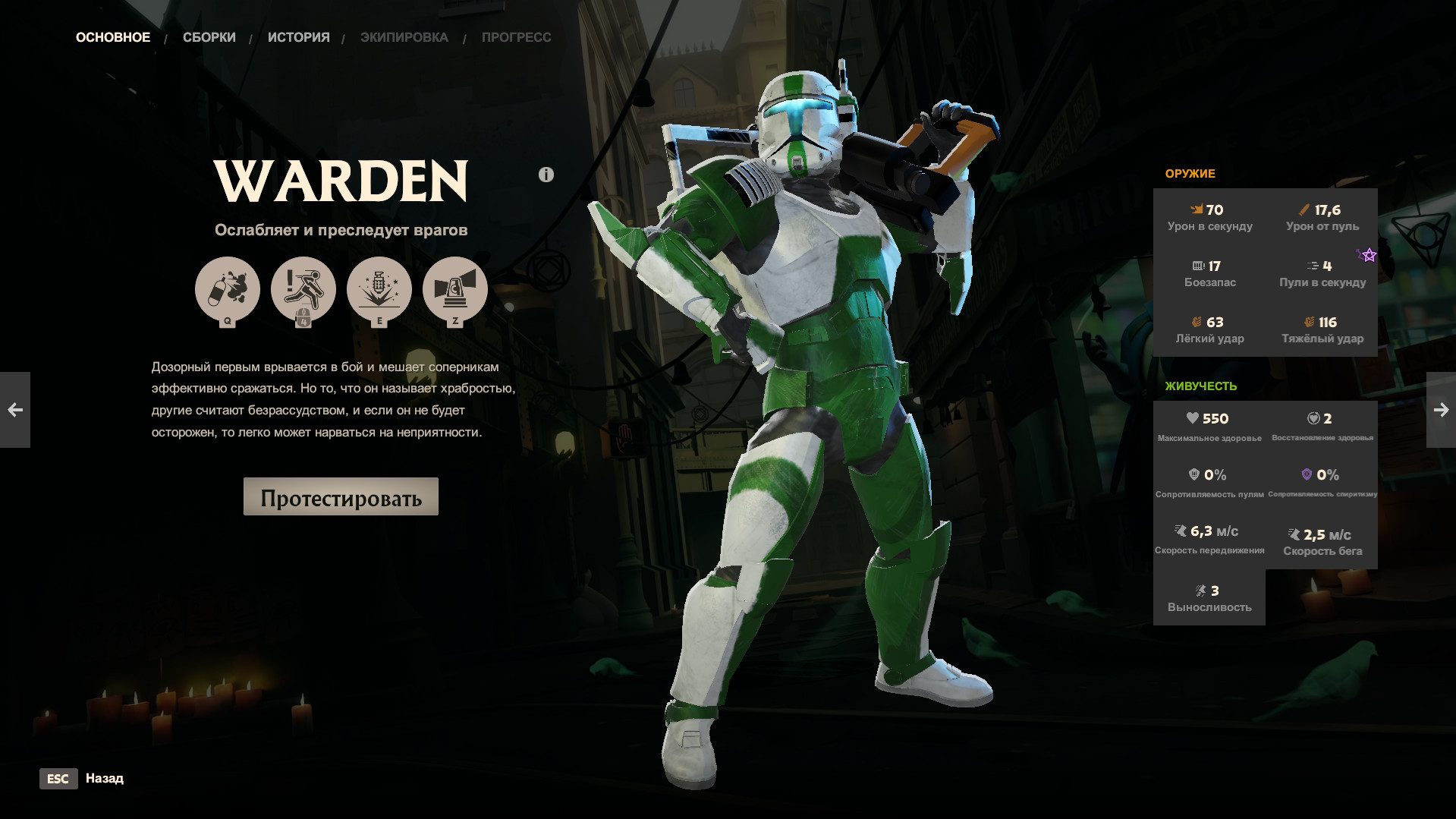Click the stamina icon above Выносливость

1201,590
